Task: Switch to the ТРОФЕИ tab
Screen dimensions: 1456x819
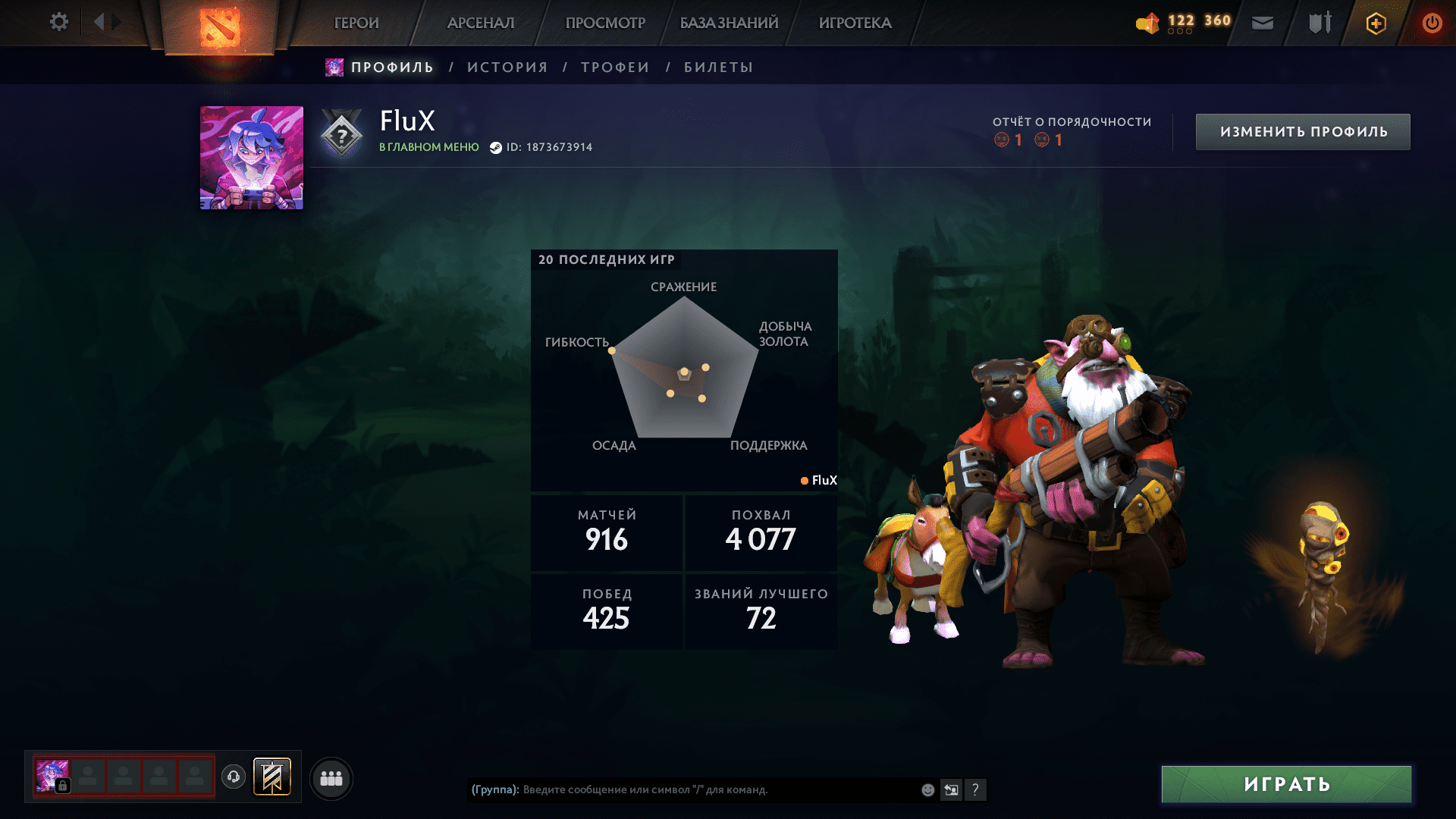Action: 614,67
